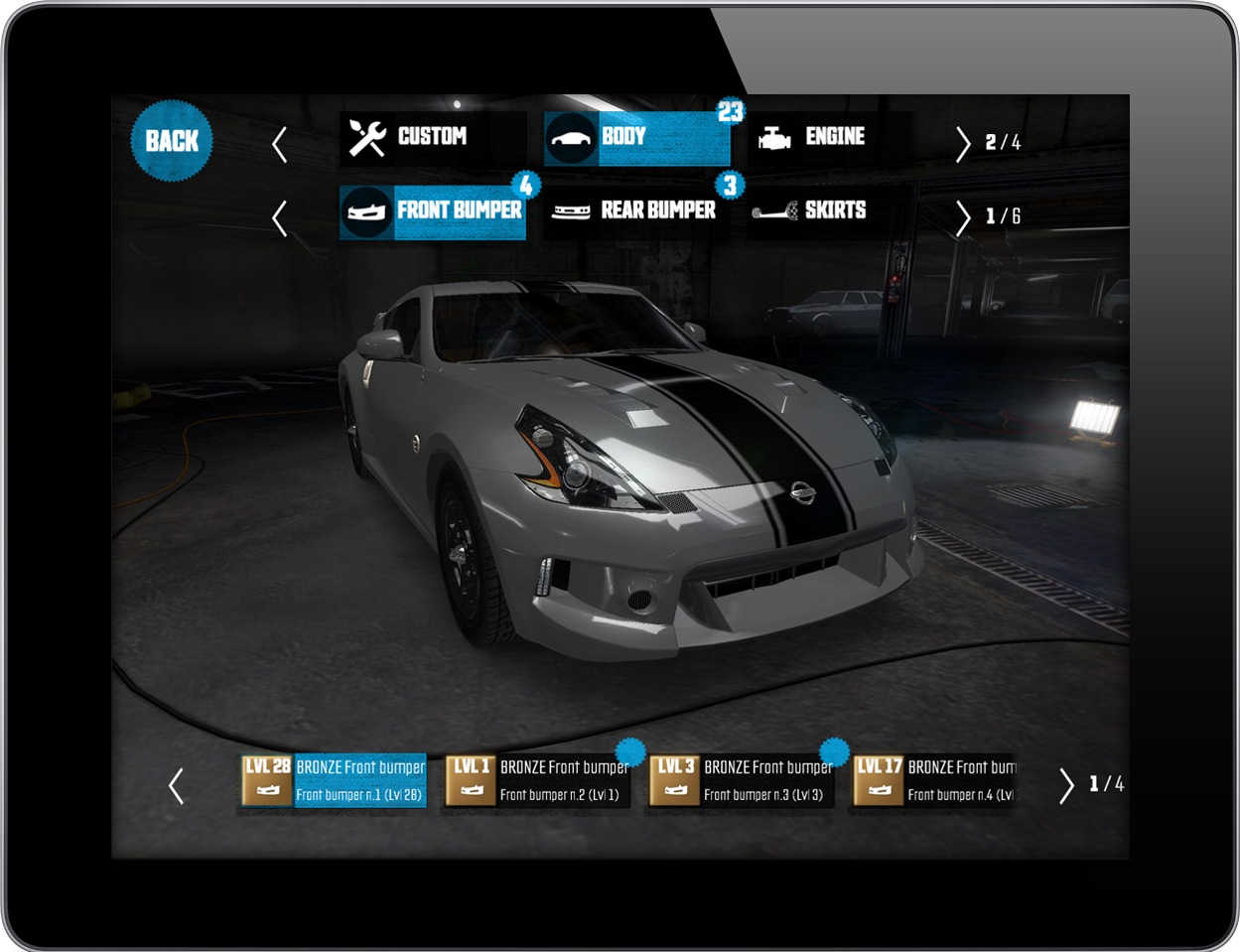This screenshot has width=1240, height=952.
Task: Pick Bronze Front bumper n.2 (Lvl 1)
Action: pyautogui.click(x=538, y=781)
